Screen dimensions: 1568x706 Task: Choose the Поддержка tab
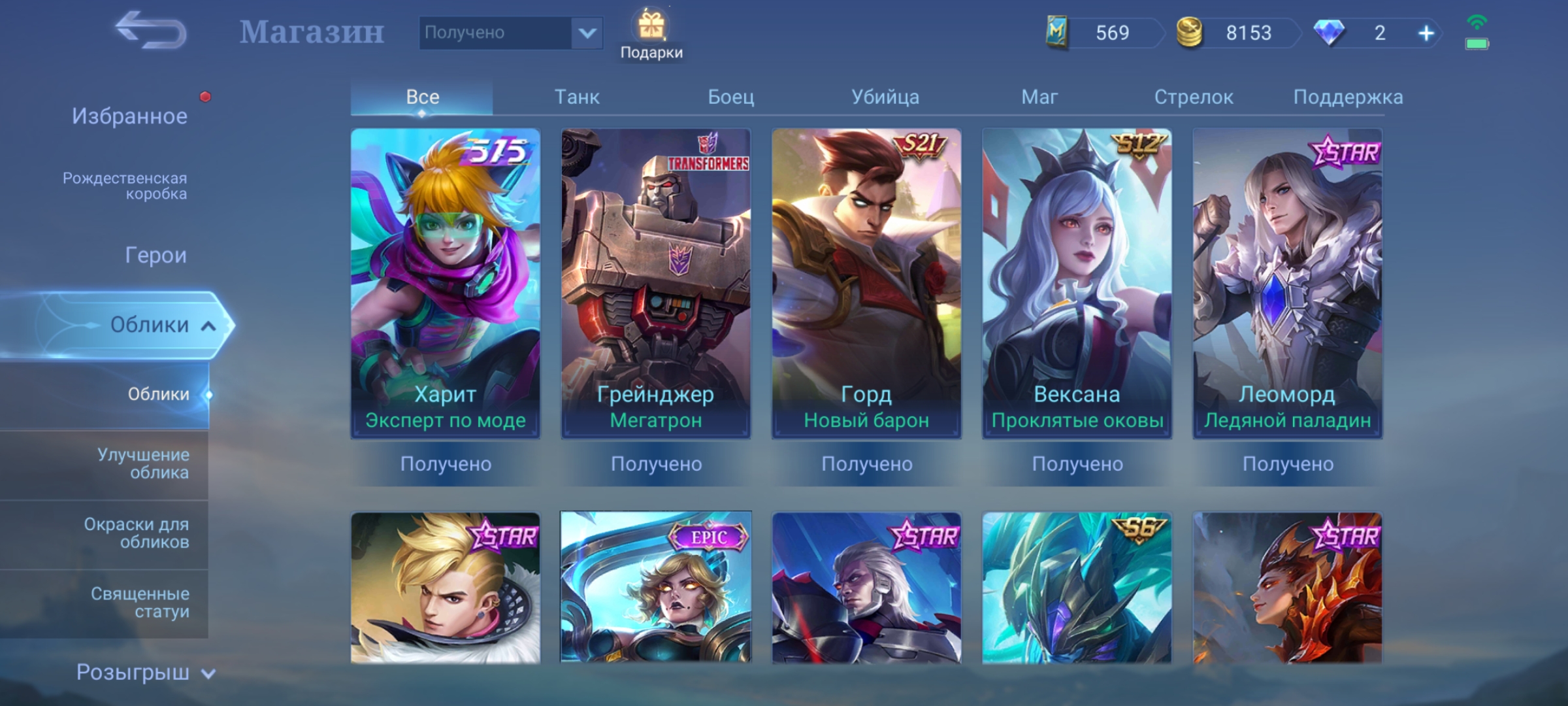tap(1348, 97)
